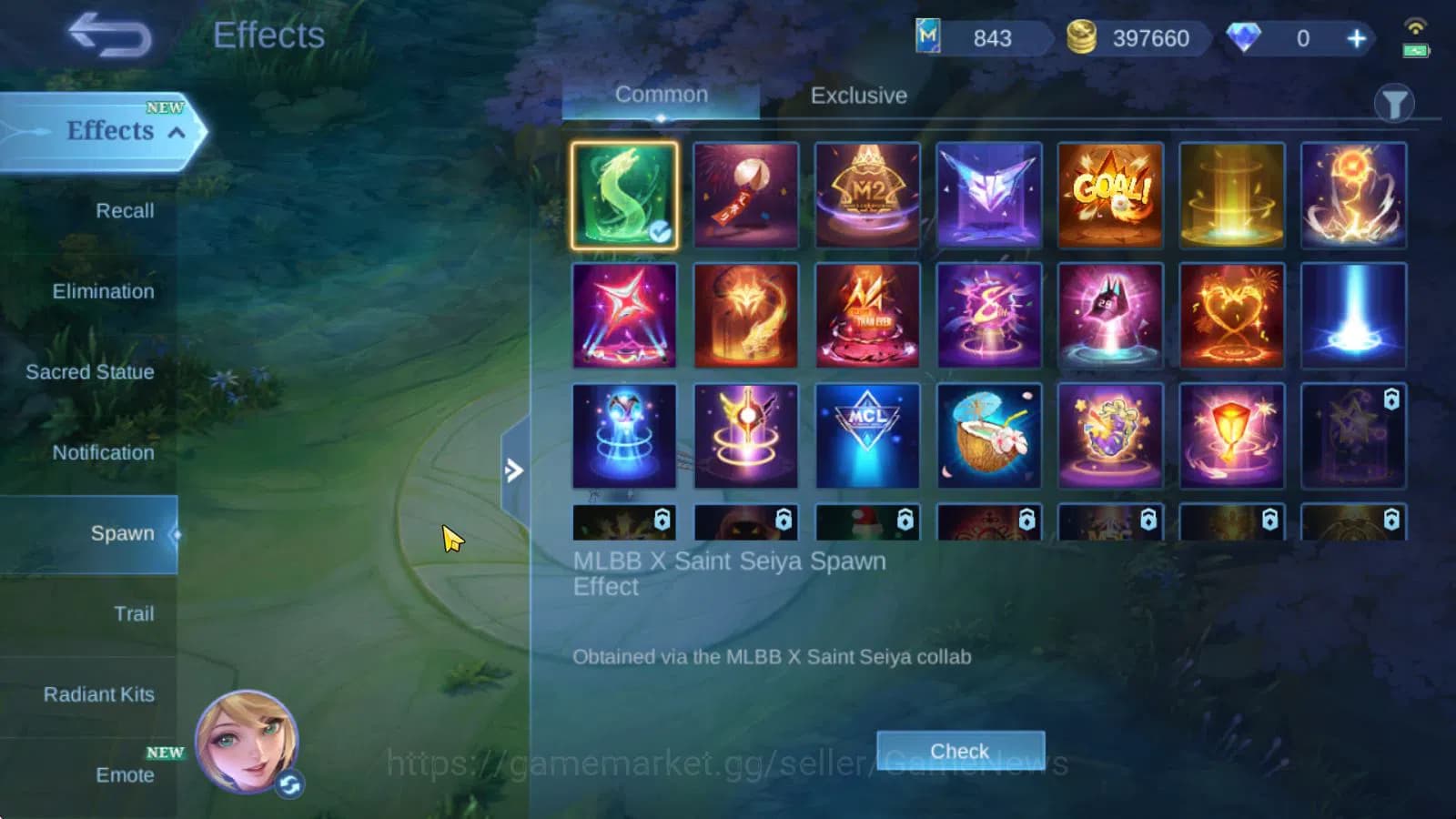Click the blue M ticket currency icon
Image resolution: width=1456 pixels, height=819 pixels.
pos(930,38)
